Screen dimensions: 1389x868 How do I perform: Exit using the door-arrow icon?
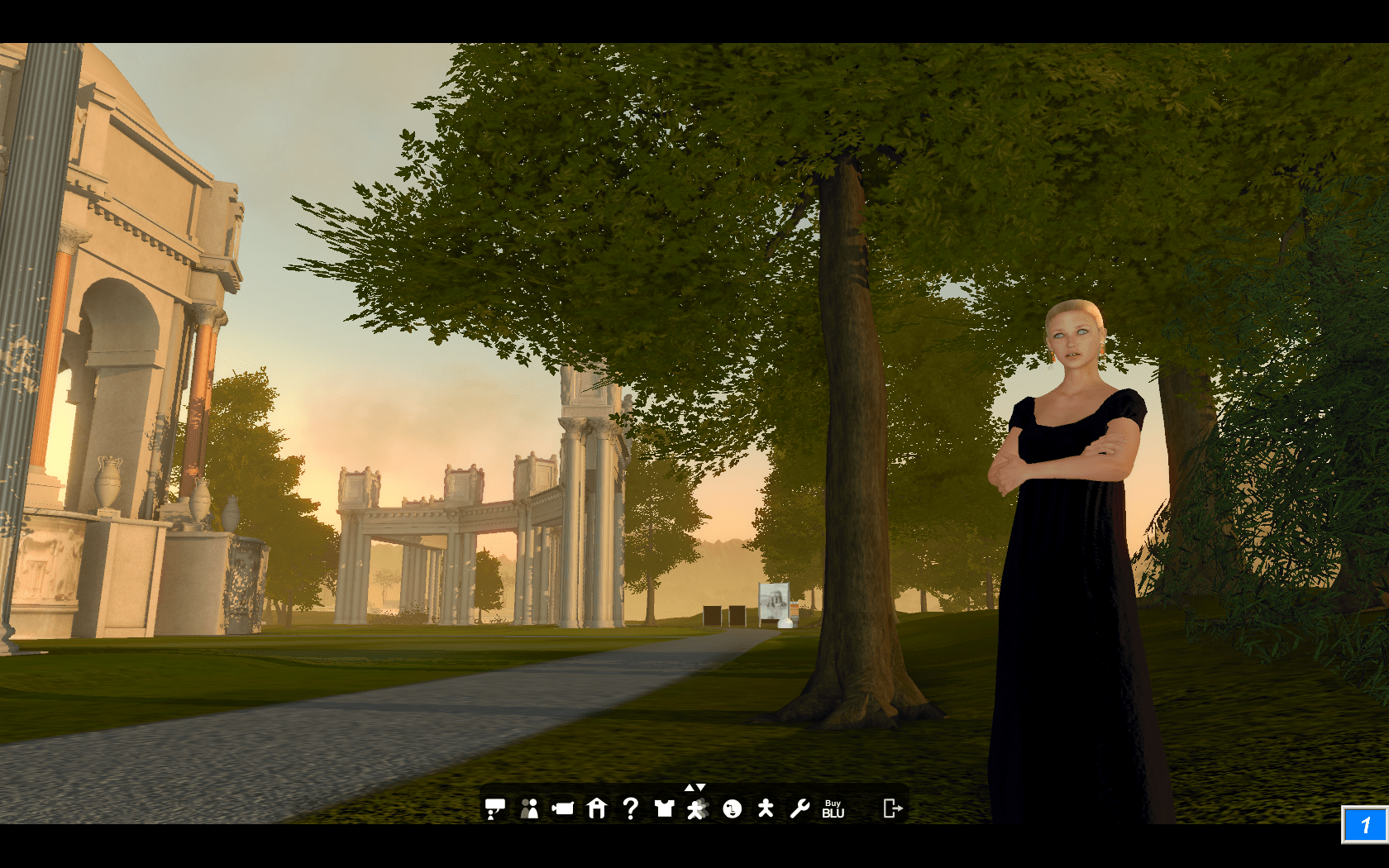(x=892, y=808)
